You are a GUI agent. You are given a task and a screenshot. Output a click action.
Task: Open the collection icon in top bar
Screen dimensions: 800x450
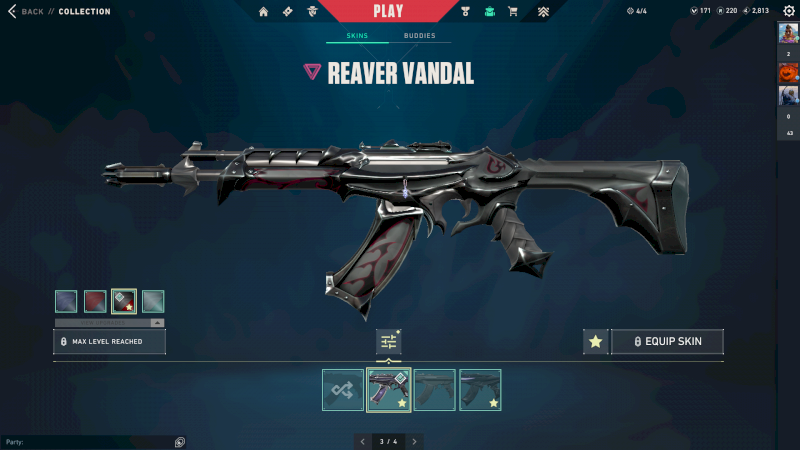coord(490,12)
